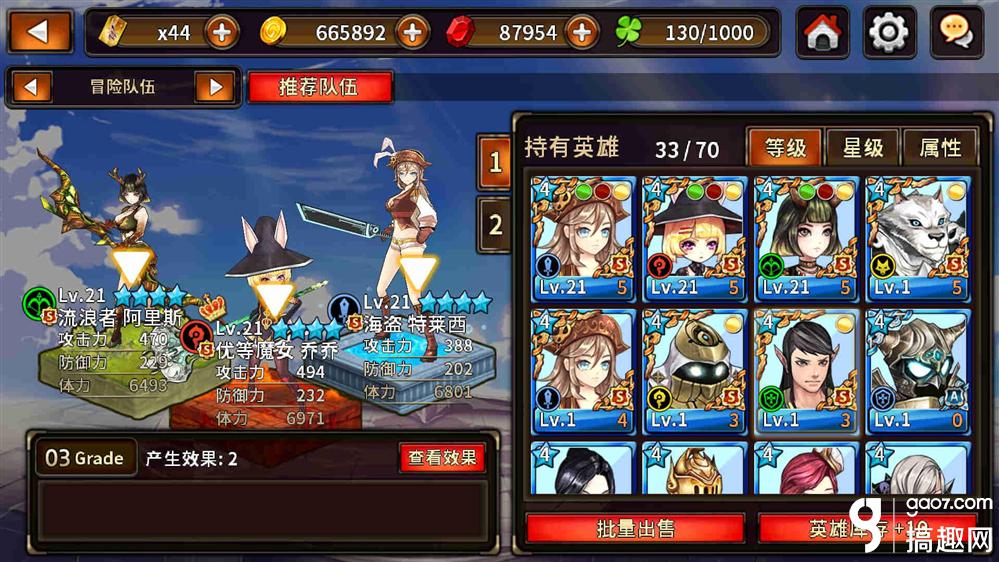Open 批量出售 bulk sell
999x562 pixels.
(x=635, y=529)
